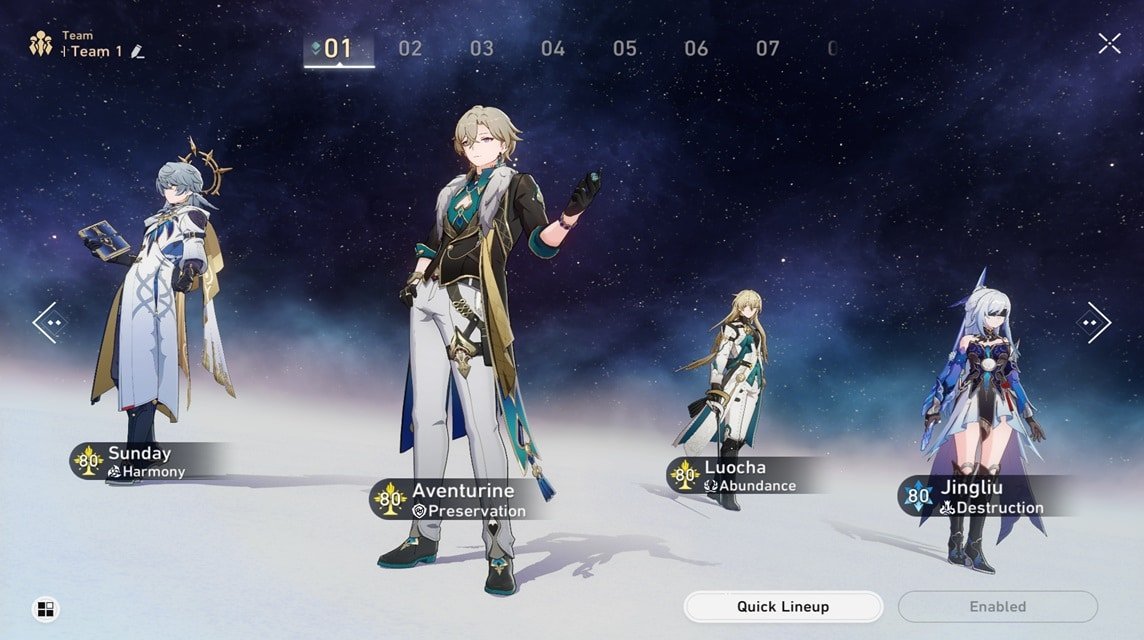Viewport: 1144px width, 640px height.
Task: Select the active team tab 01
Action: [338, 48]
